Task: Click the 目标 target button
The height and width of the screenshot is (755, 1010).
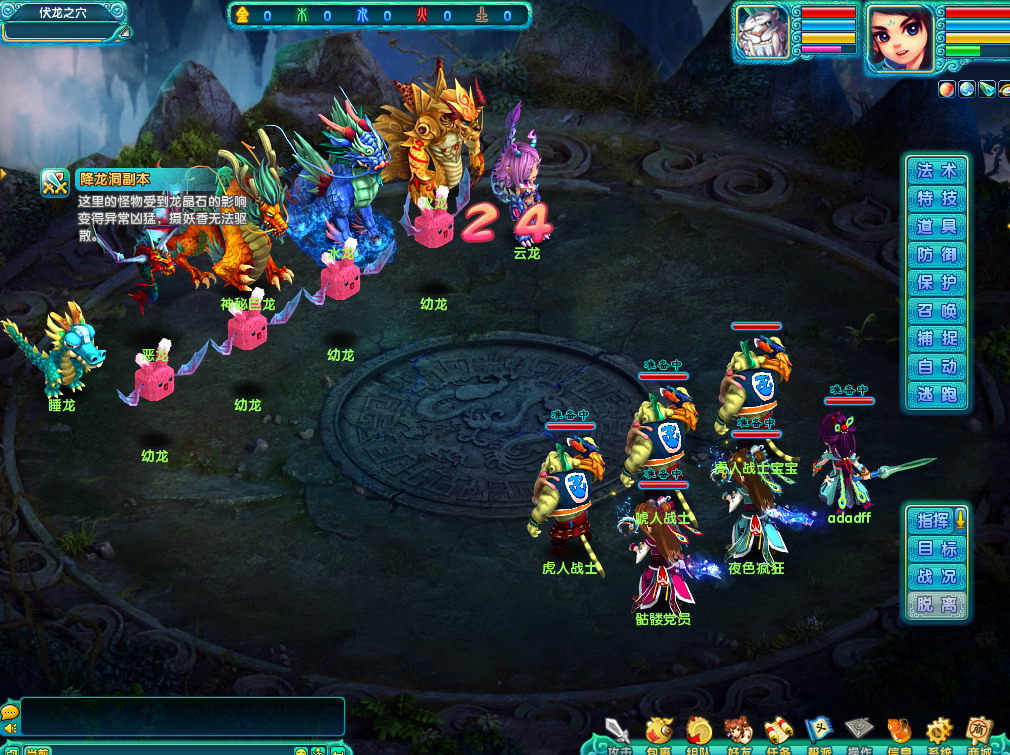Action: pyautogui.click(x=937, y=548)
